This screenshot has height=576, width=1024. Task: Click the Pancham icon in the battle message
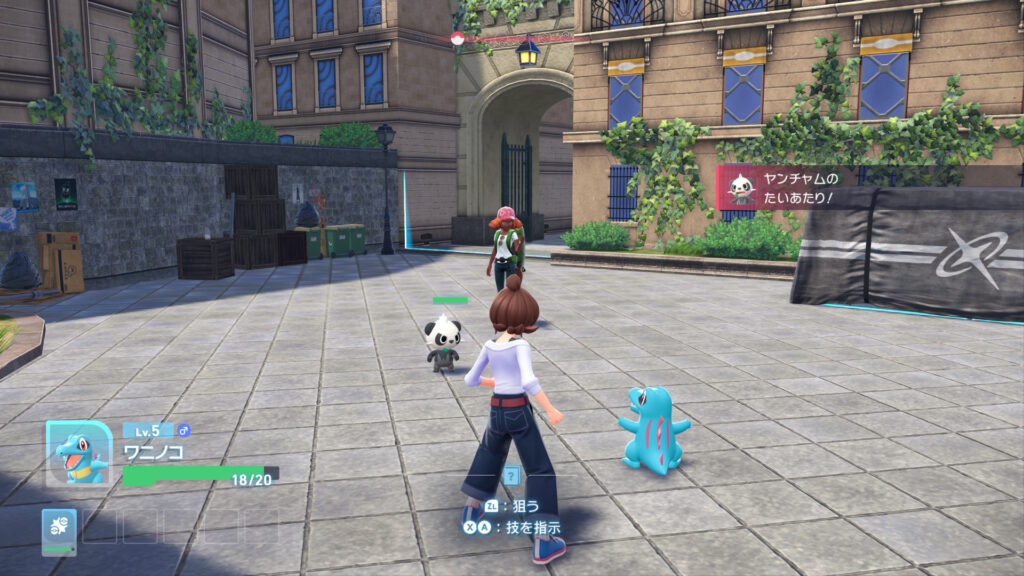(739, 188)
